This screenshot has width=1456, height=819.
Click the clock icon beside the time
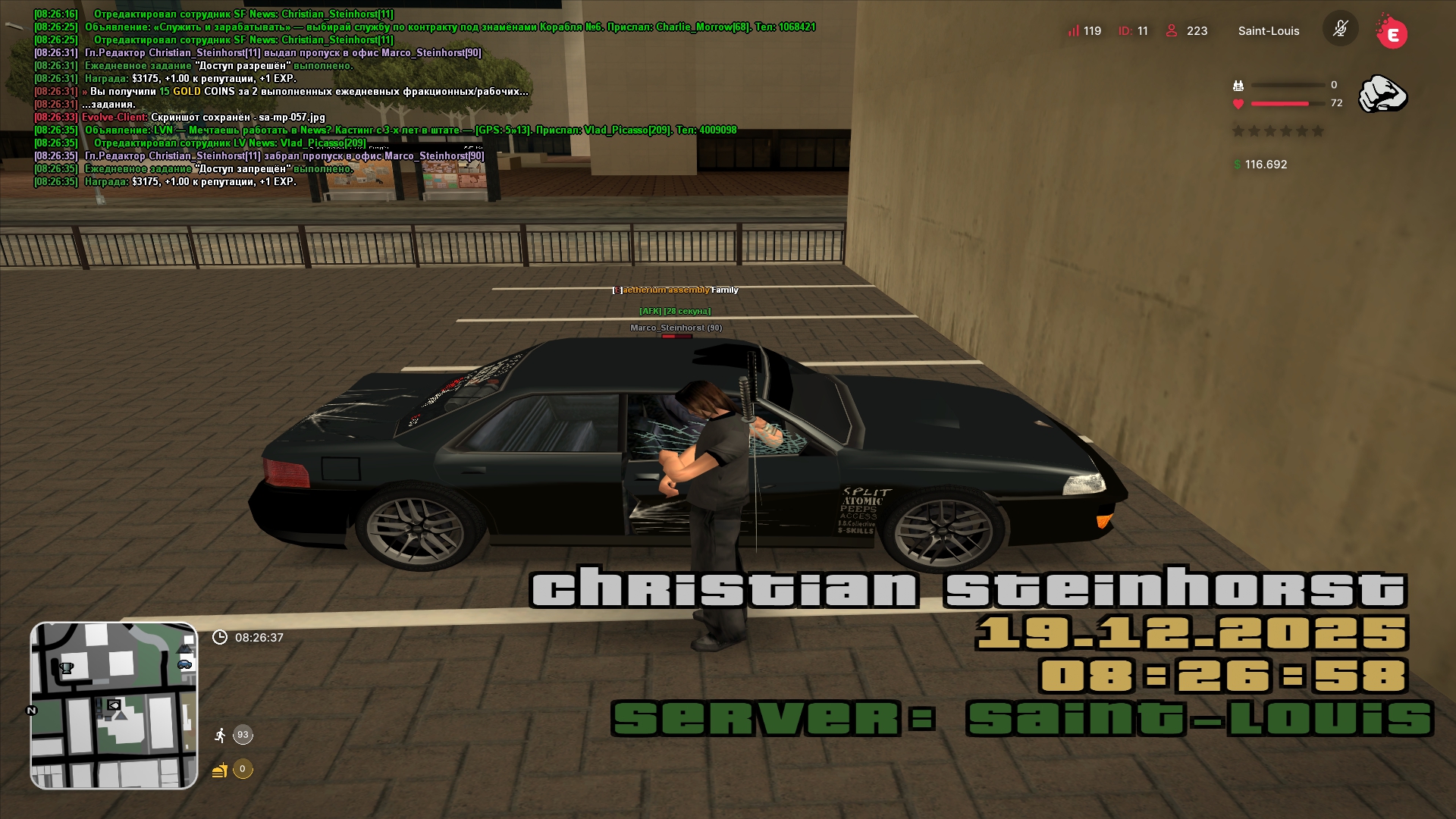pyautogui.click(x=220, y=638)
